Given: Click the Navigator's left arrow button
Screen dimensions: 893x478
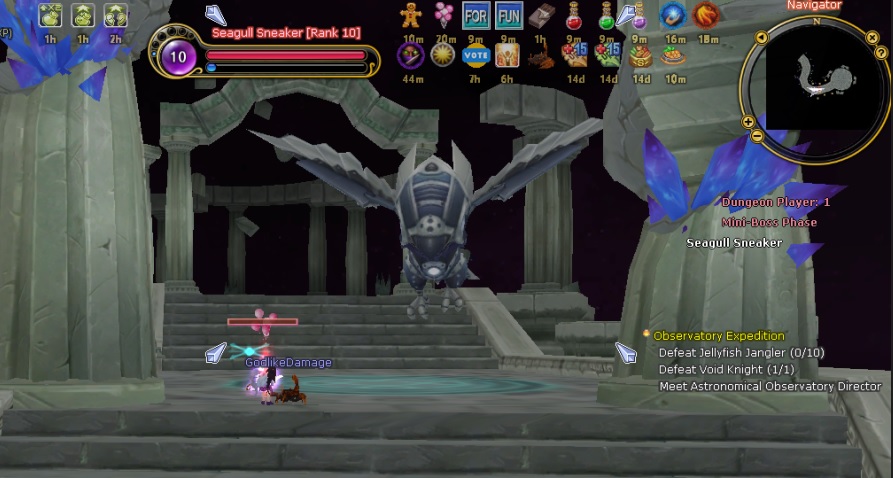Looking at the screenshot, I should coord(761,37).
